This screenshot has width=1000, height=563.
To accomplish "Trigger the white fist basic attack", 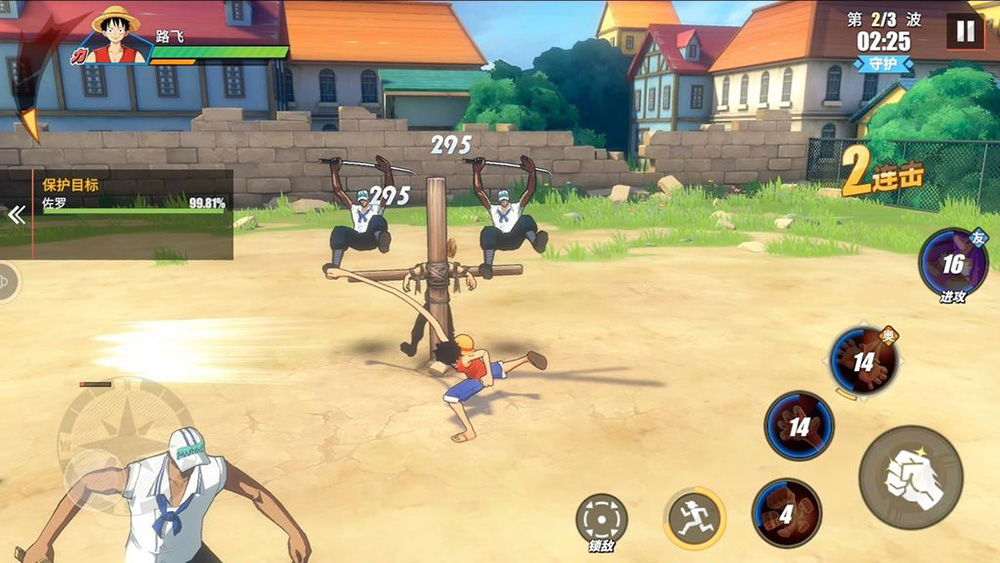I will point(910,477).
